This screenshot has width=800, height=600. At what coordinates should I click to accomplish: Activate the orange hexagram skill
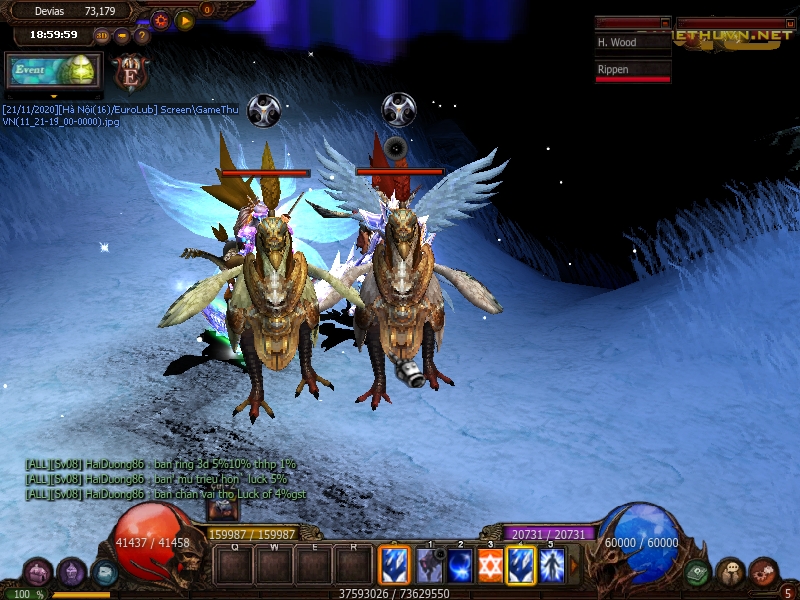[490, 565]
